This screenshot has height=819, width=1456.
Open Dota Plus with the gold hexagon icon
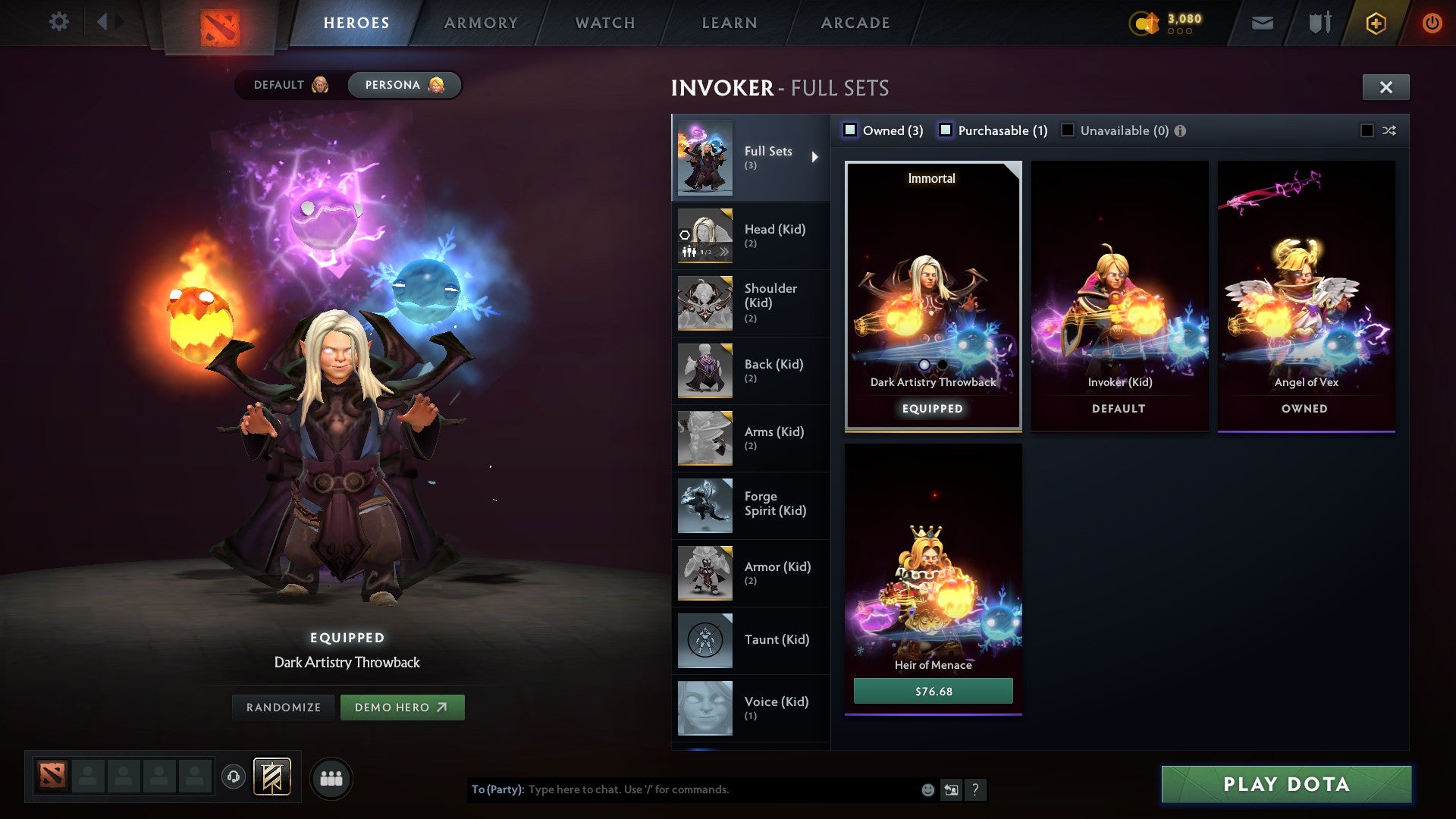[1375, 22]
